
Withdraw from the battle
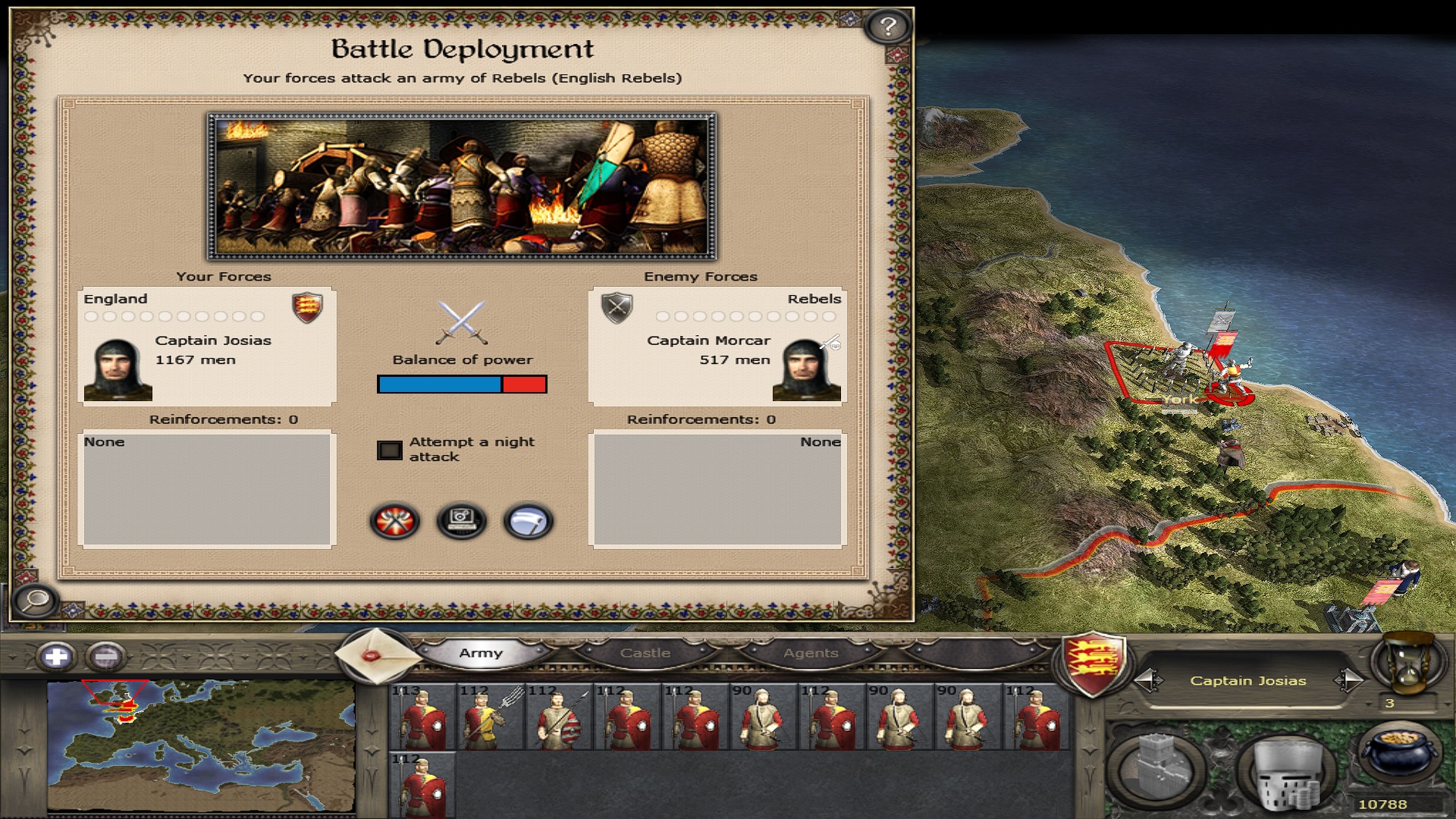point(529,522)
